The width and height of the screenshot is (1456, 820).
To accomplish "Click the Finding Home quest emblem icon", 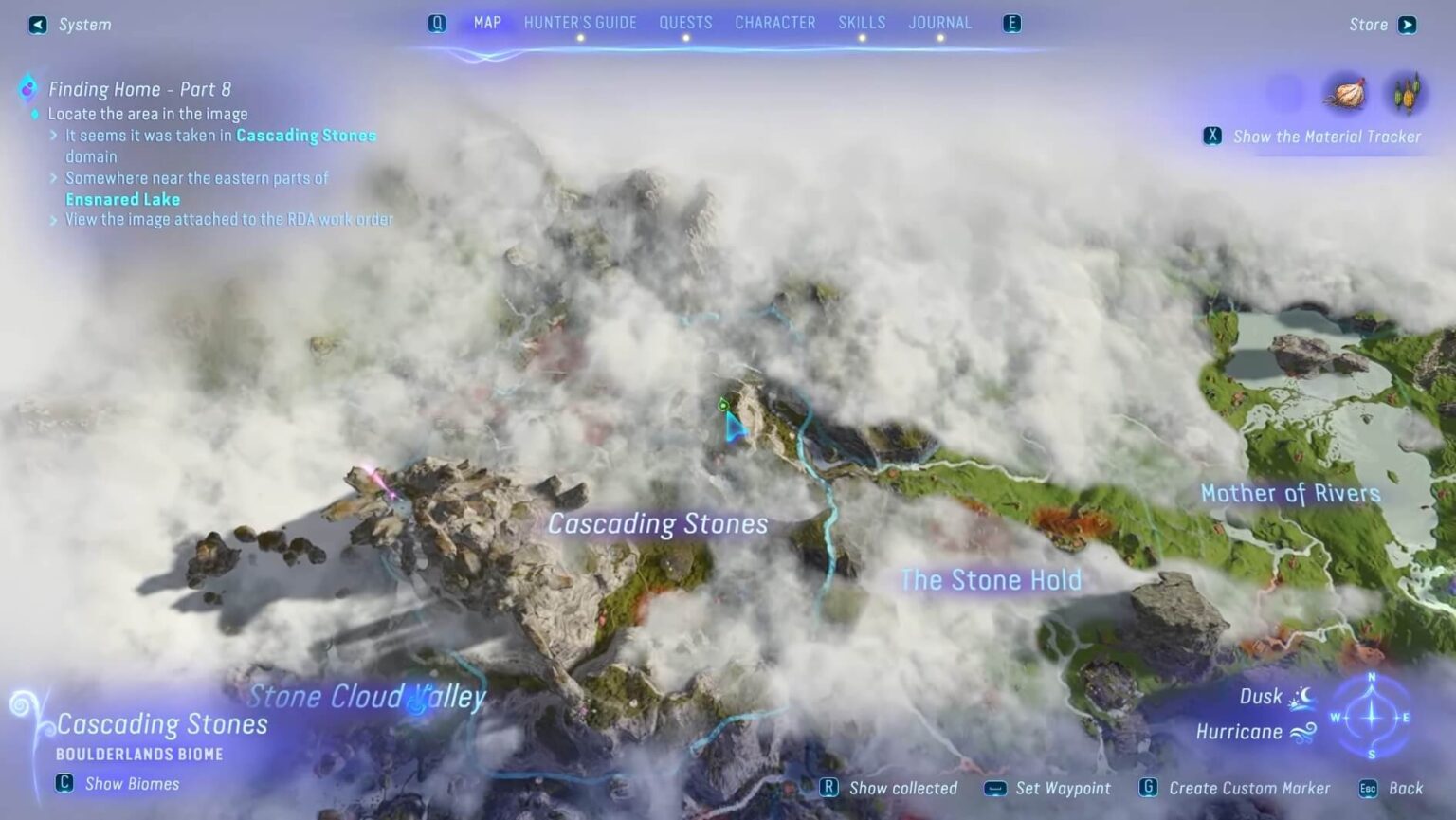I will click(x=27, y=88).
